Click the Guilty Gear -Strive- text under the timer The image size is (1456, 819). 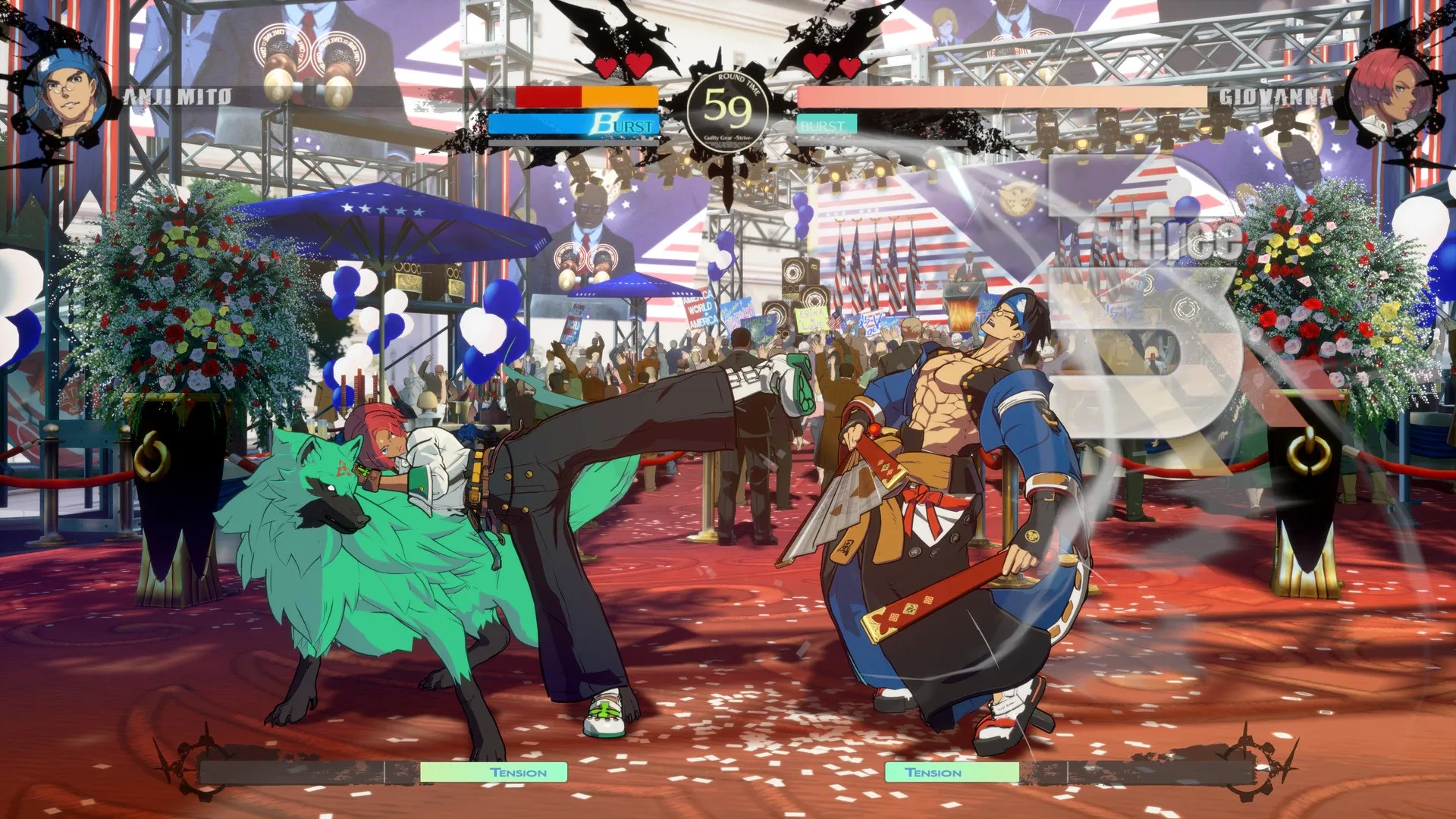pyautogui.click(x=726, y=139)
